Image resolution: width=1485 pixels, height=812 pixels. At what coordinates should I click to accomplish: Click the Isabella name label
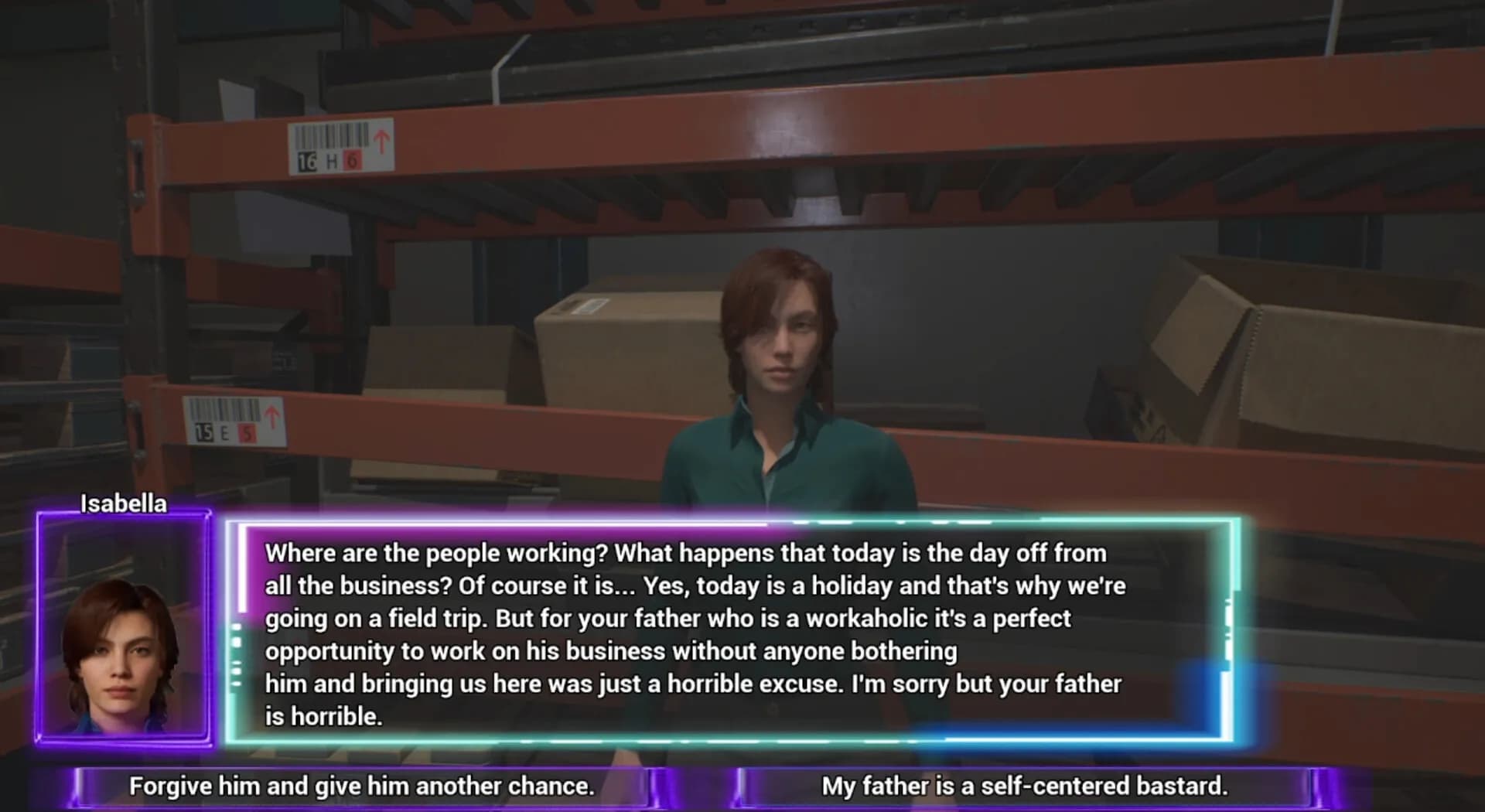coord(124,503)
